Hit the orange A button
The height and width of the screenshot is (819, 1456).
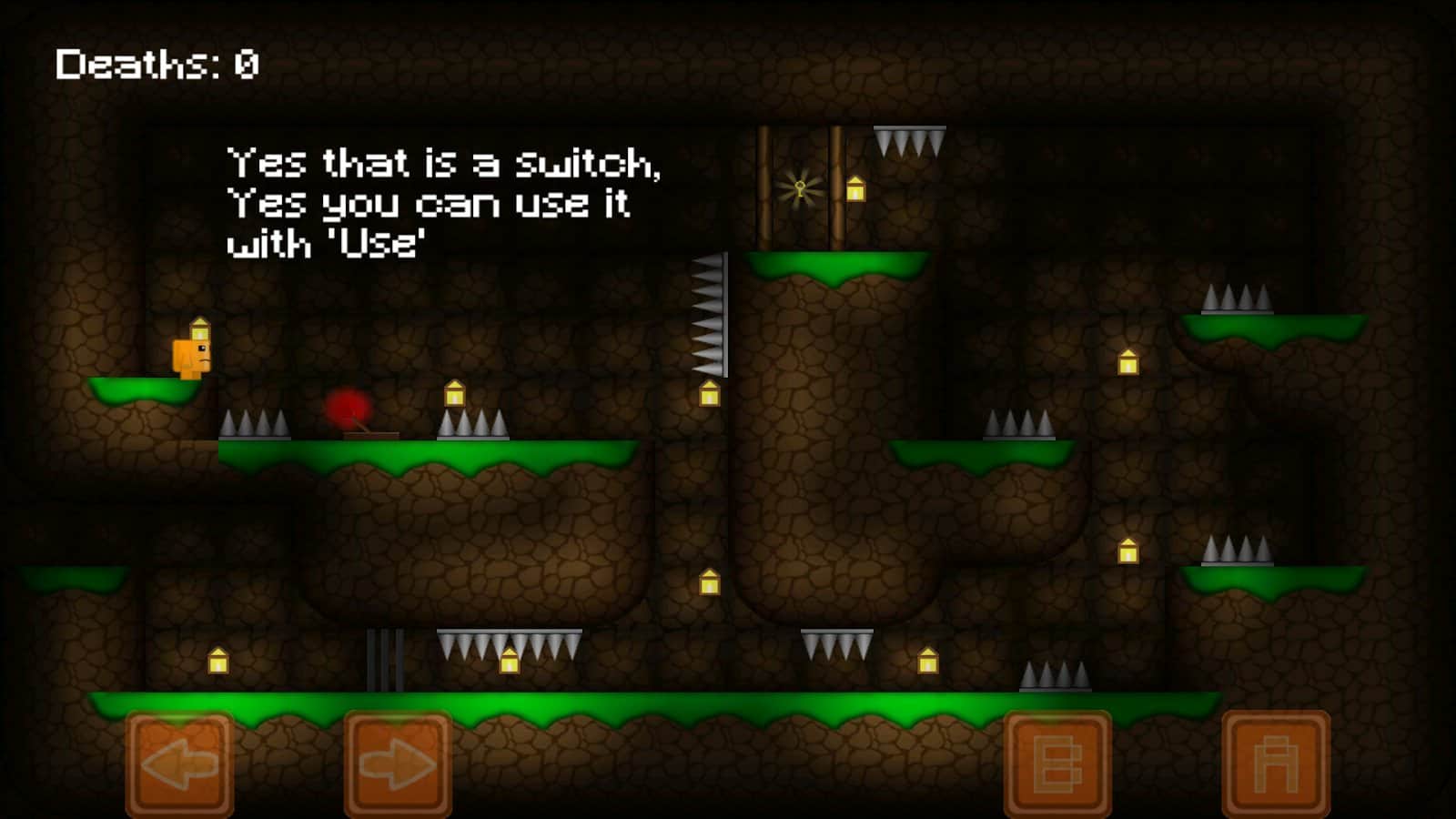pos(1276,763)
